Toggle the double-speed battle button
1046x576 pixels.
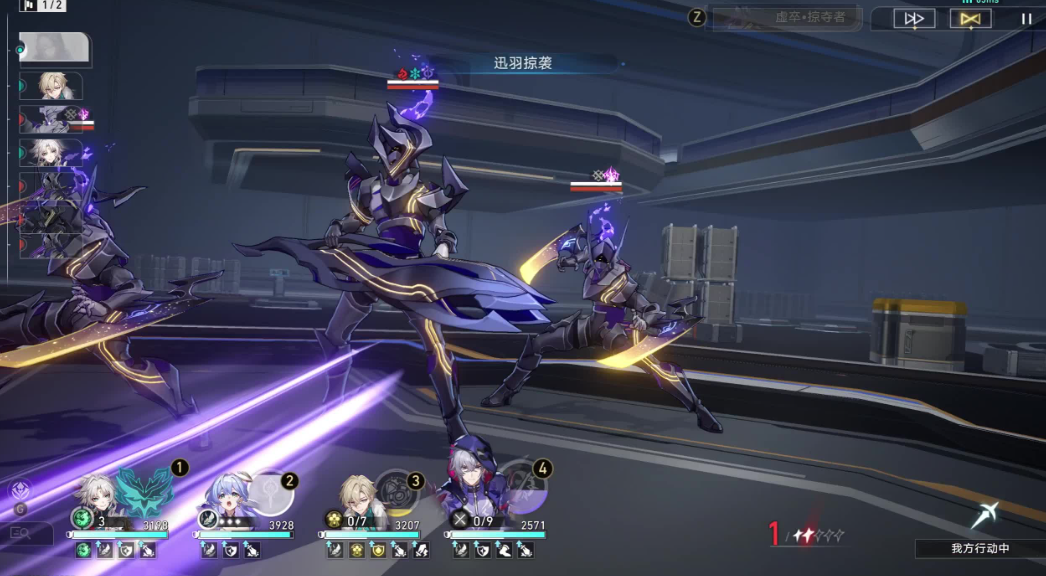pos(913,18)
